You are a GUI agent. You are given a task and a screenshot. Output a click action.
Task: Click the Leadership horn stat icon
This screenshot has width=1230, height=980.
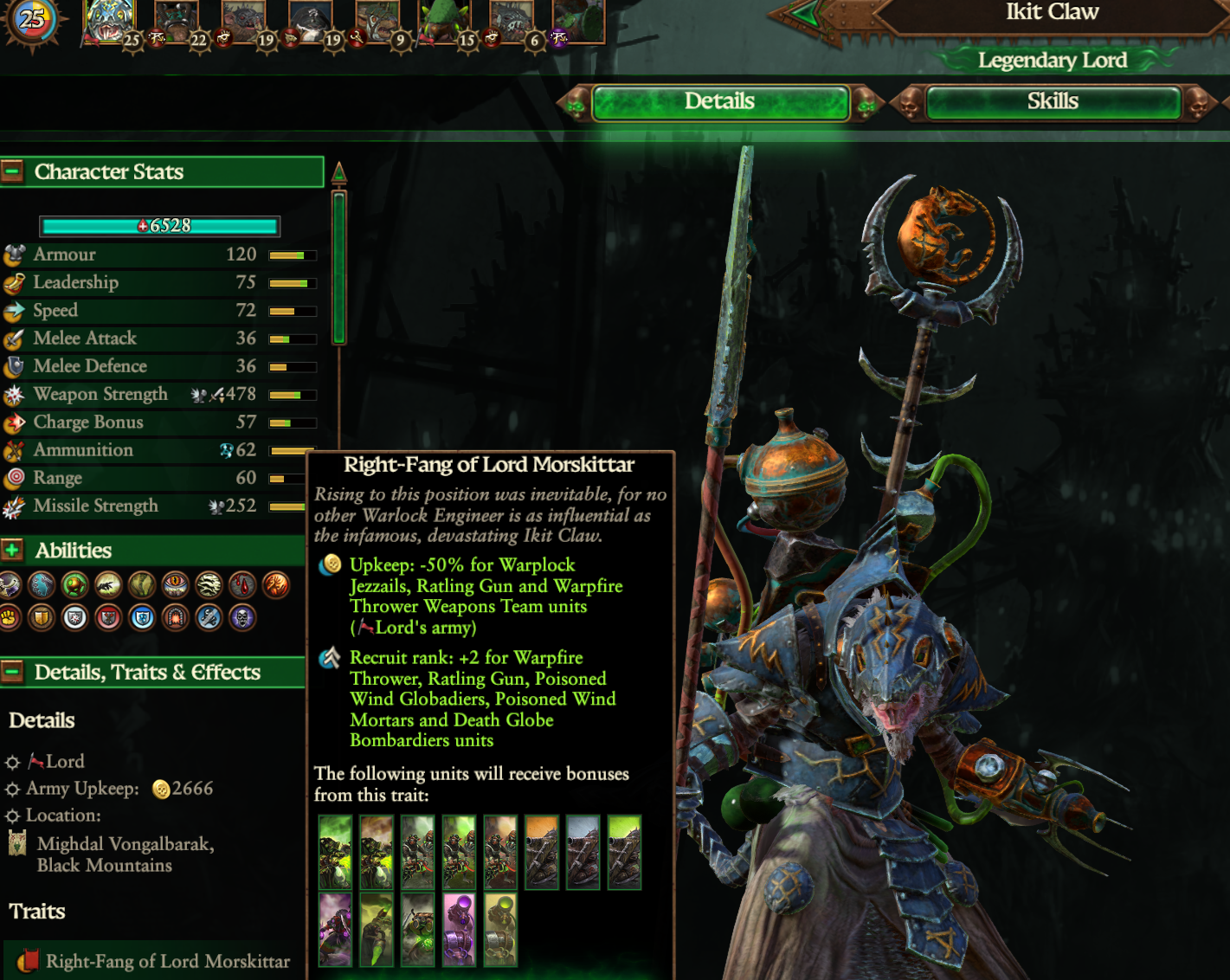pos(12,282)
